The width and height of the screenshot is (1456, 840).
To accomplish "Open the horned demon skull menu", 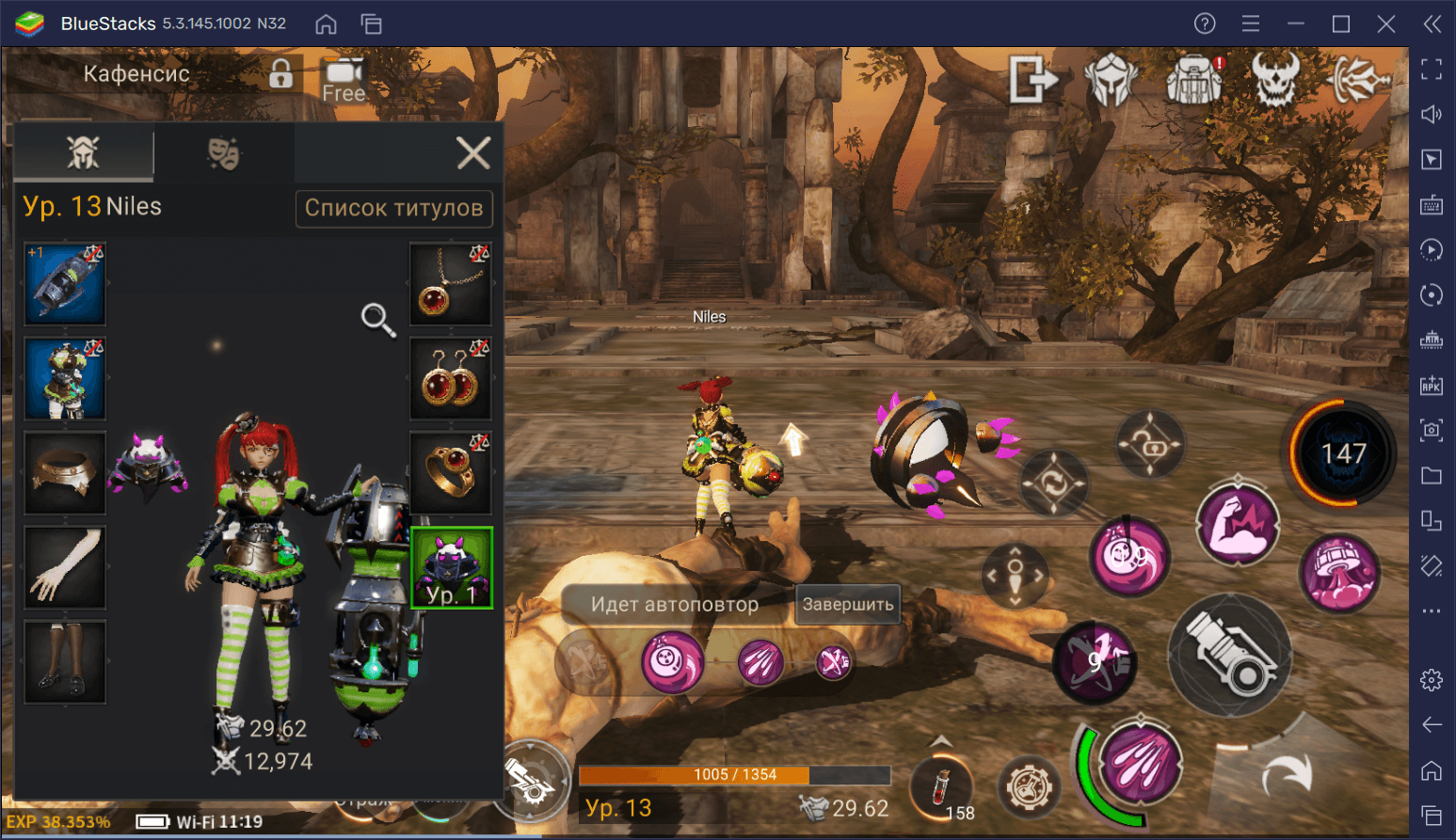I will [1275, 79].
